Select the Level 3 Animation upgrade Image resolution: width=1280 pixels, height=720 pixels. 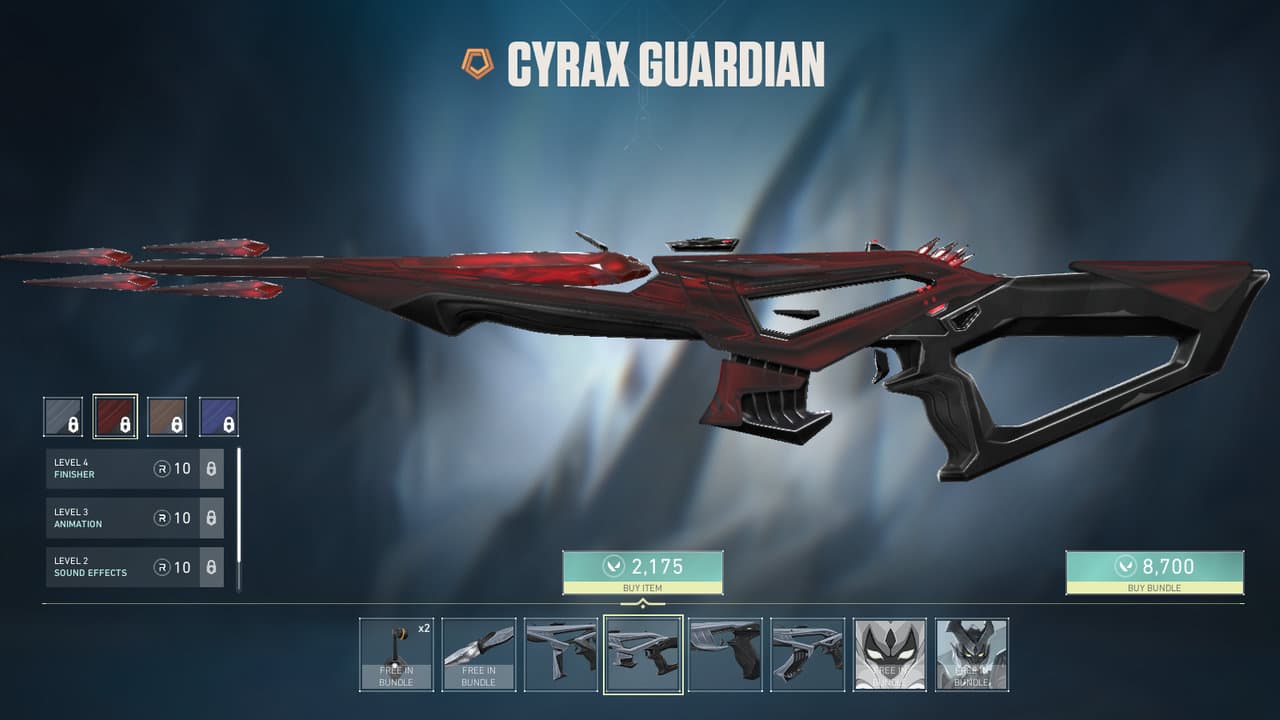(135, 518)
